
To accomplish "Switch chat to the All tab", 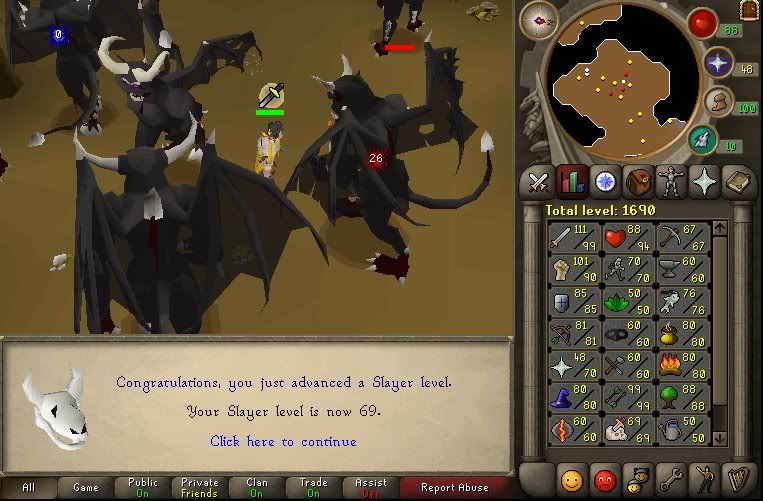I will 29,488.
